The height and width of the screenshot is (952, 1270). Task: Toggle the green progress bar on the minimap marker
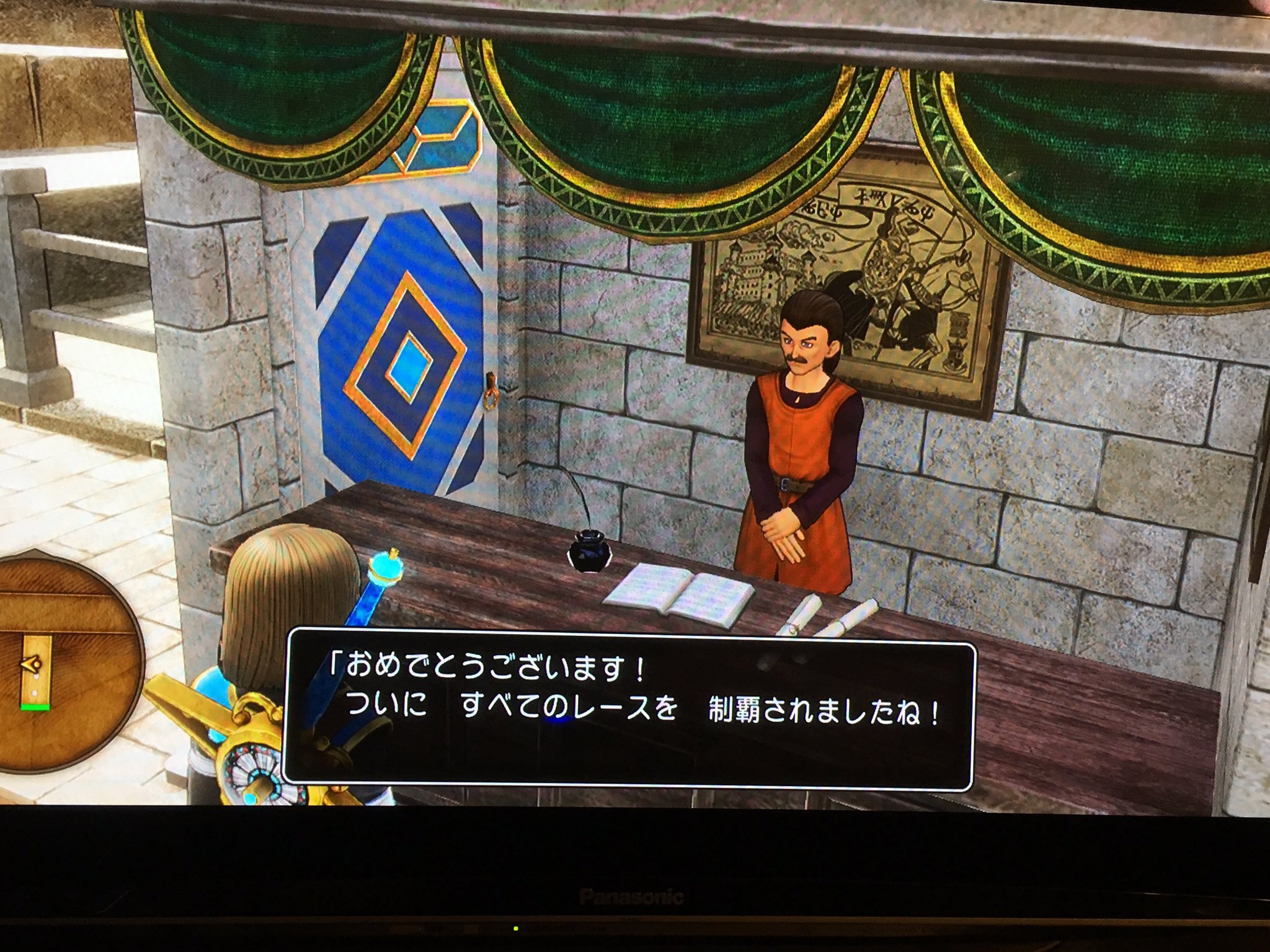pyautogui.click(x=35, y=707)
